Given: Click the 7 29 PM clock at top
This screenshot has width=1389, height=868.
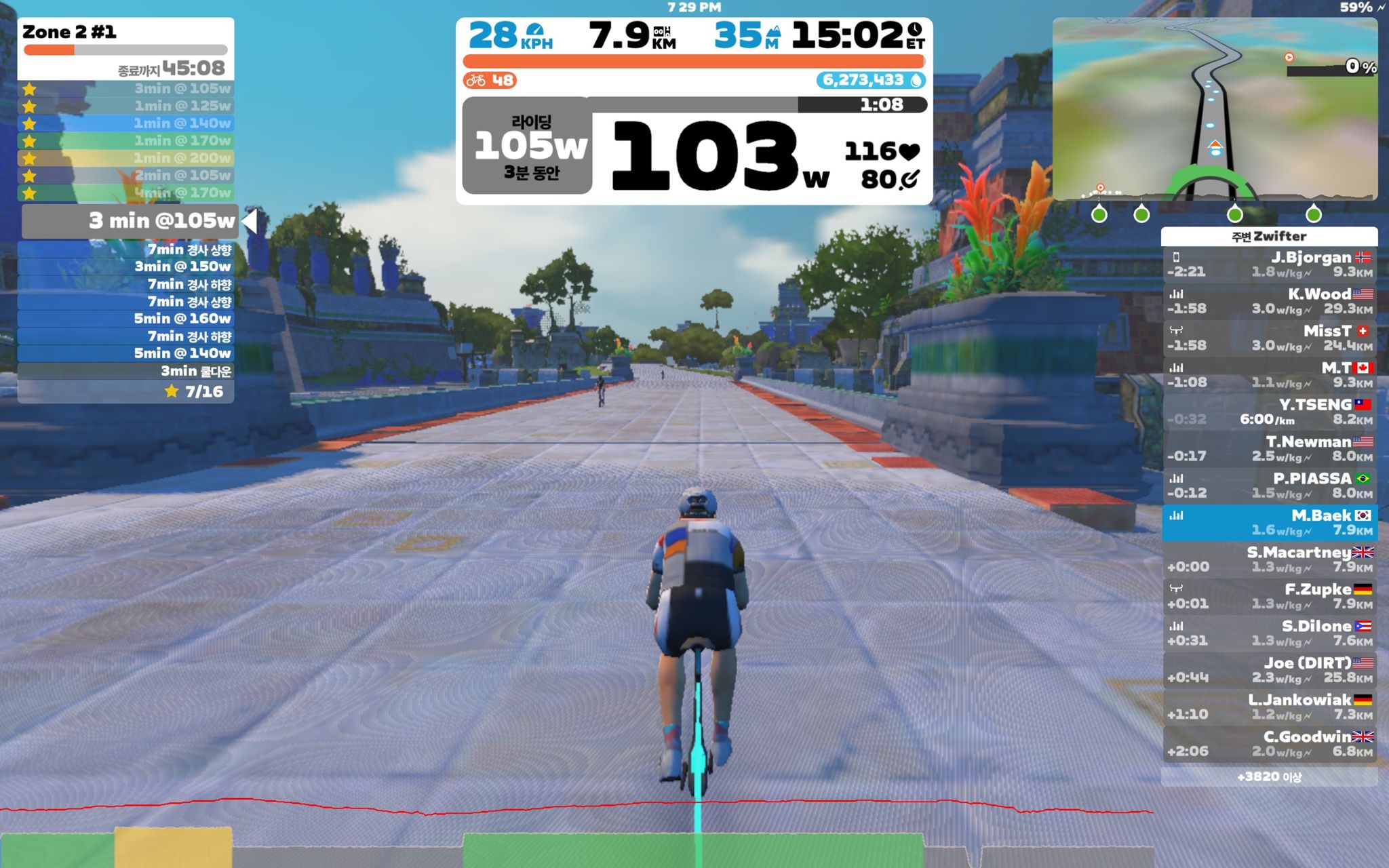Looking at the screenshot, I should (694, 5).
